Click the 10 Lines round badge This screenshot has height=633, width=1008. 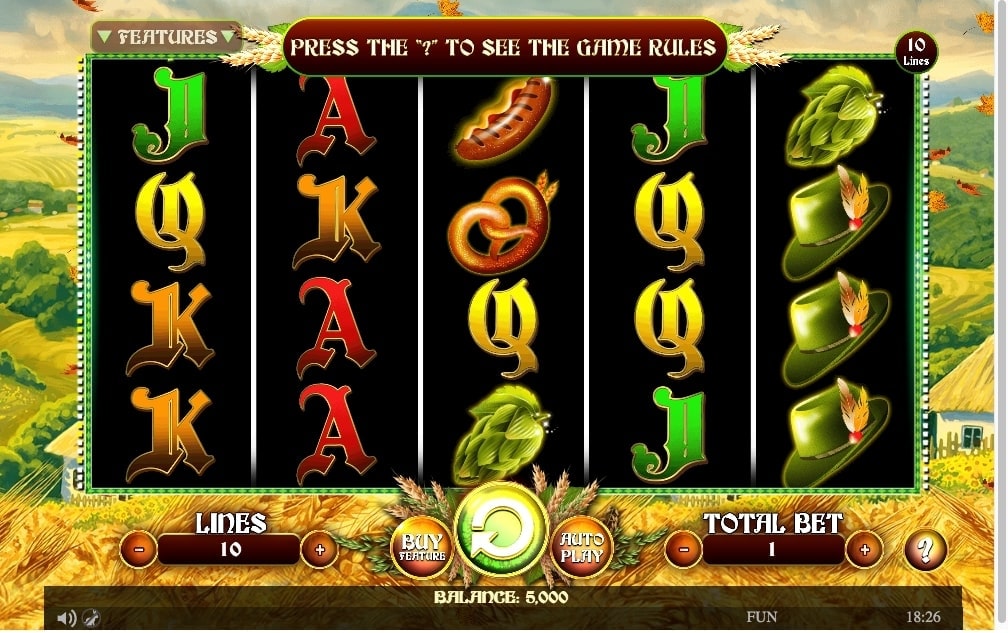point(915,50)
